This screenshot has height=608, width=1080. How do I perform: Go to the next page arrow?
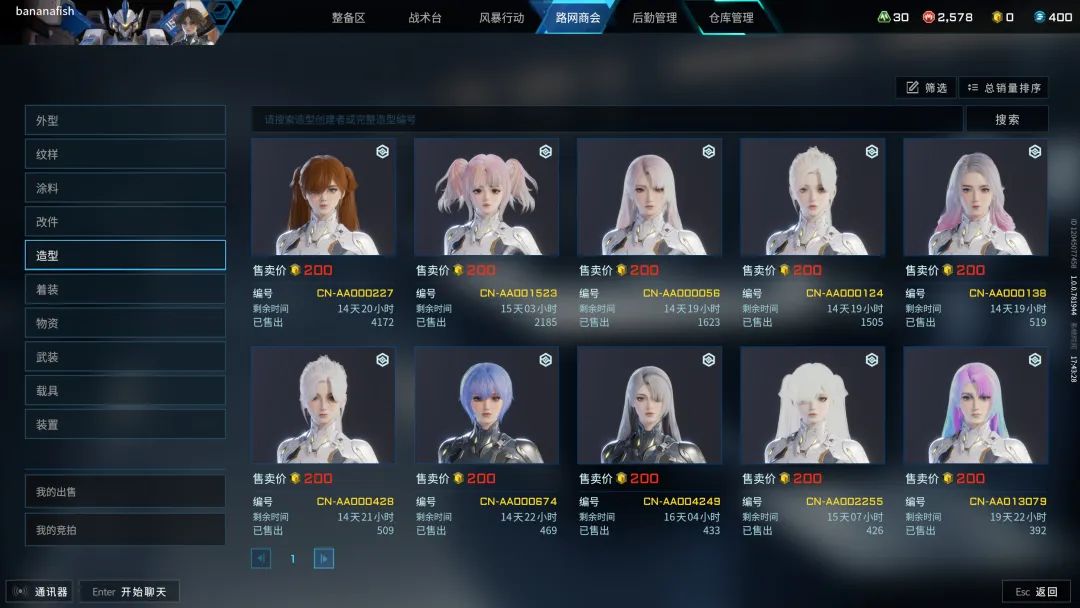coord(324,559)
